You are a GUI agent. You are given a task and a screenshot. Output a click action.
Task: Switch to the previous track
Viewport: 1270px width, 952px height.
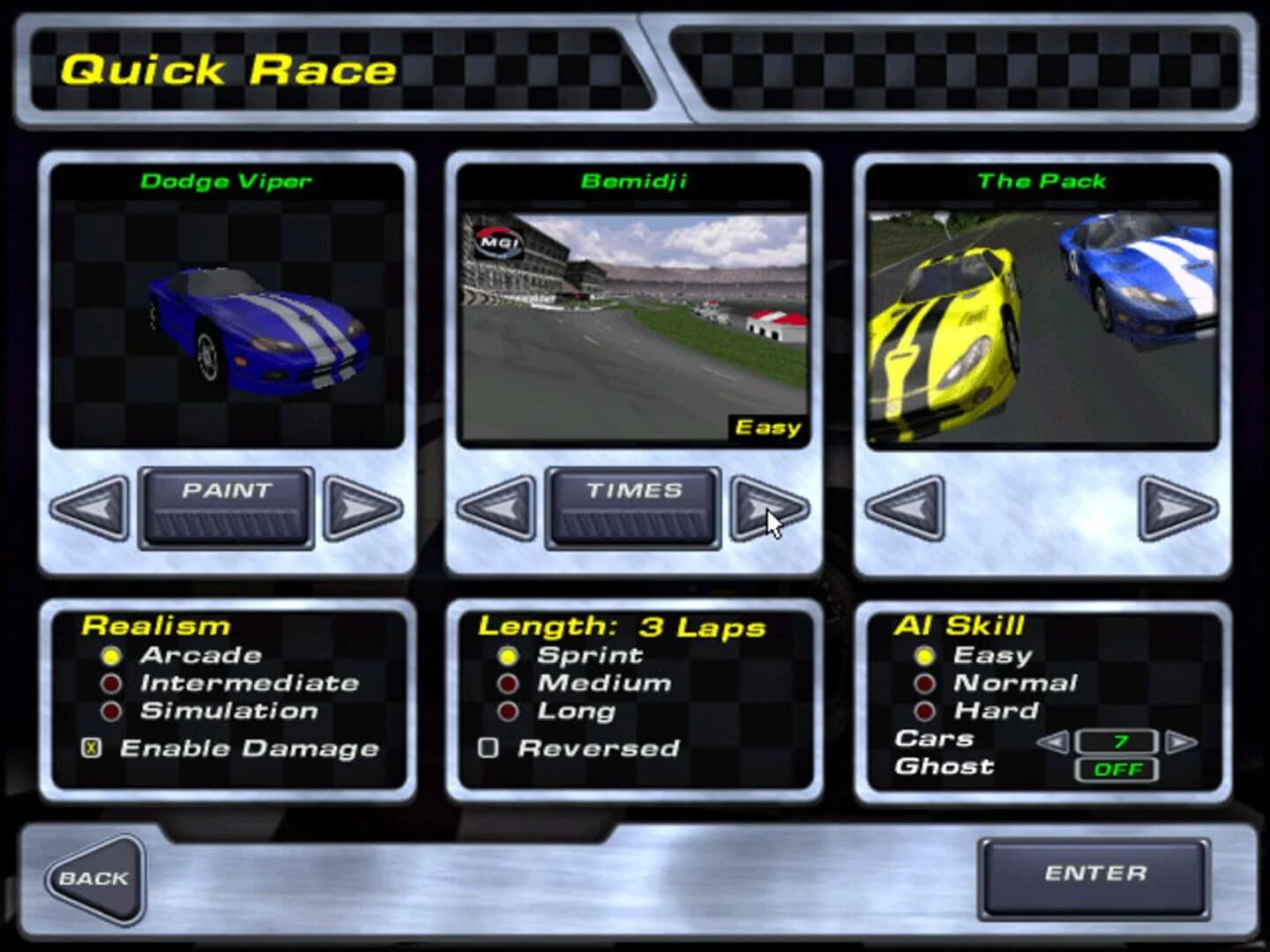point(498,511)
